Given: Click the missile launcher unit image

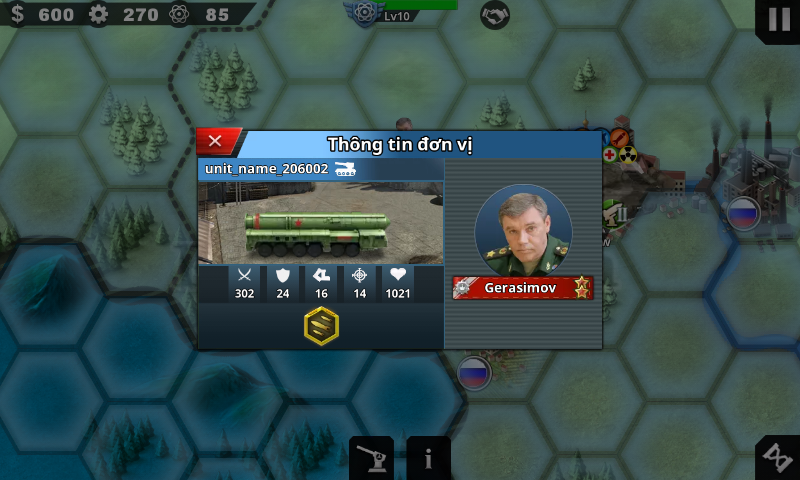Looking at the screenshot, I should coord(320,222).
